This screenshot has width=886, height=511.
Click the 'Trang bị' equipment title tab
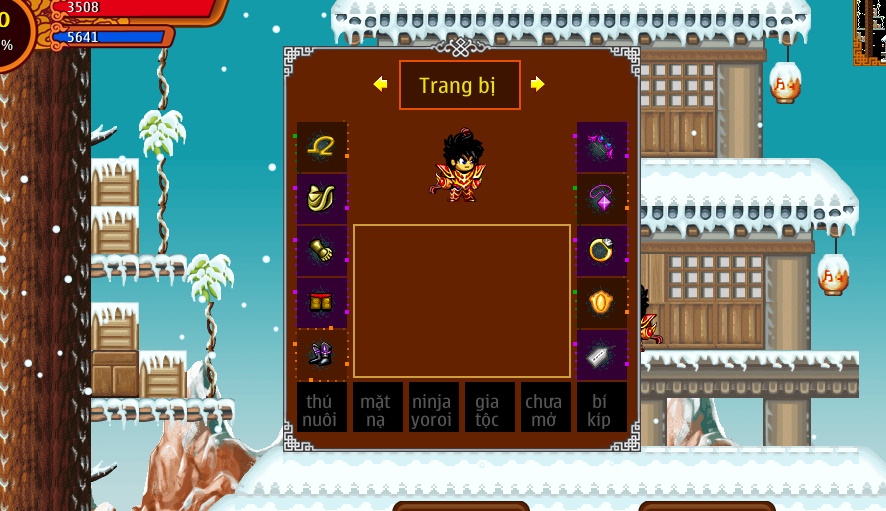(459, 85)
